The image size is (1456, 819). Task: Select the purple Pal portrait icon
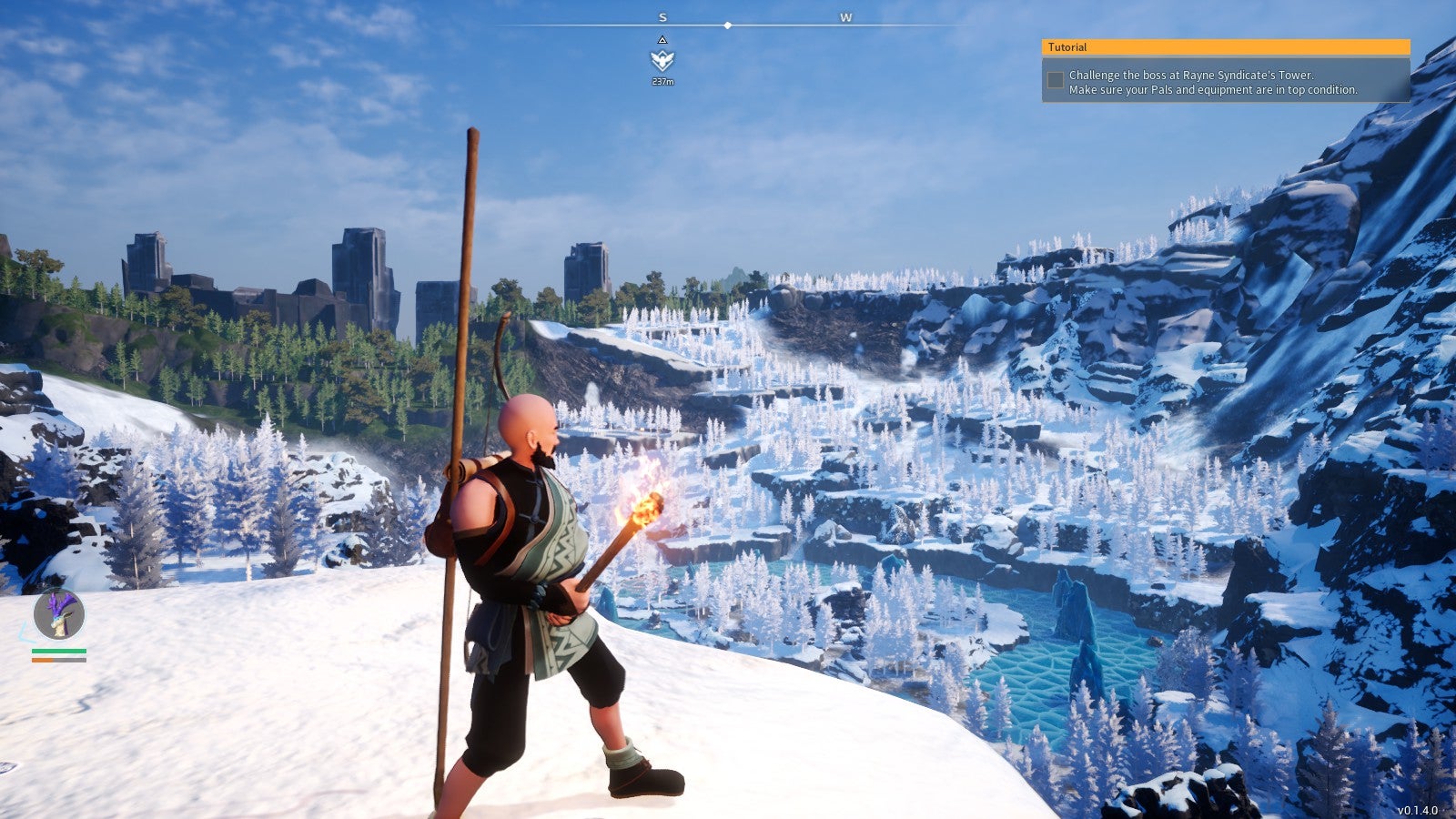pos(59,614)
